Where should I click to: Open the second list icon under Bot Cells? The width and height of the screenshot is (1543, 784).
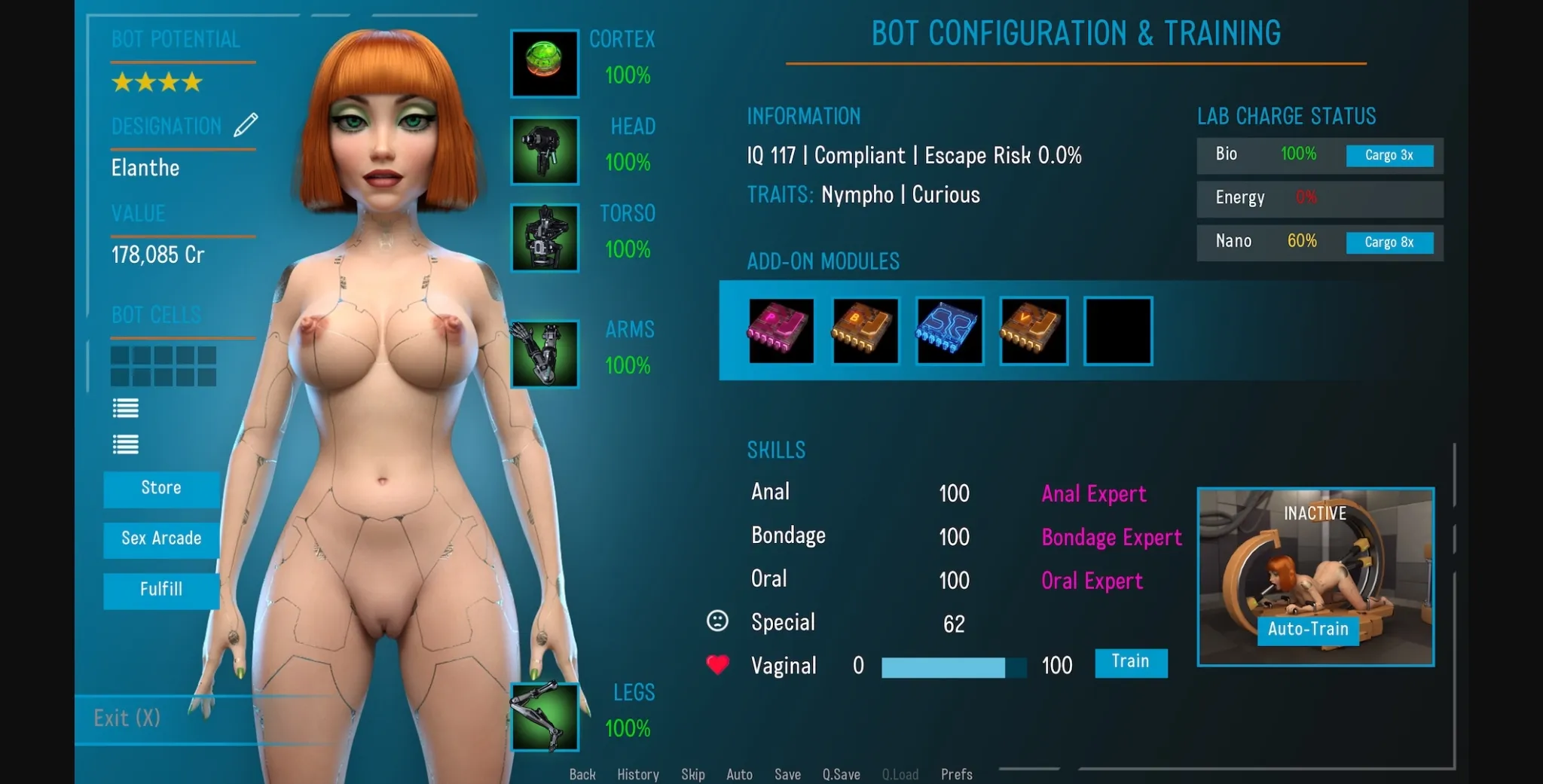point(125,444)
